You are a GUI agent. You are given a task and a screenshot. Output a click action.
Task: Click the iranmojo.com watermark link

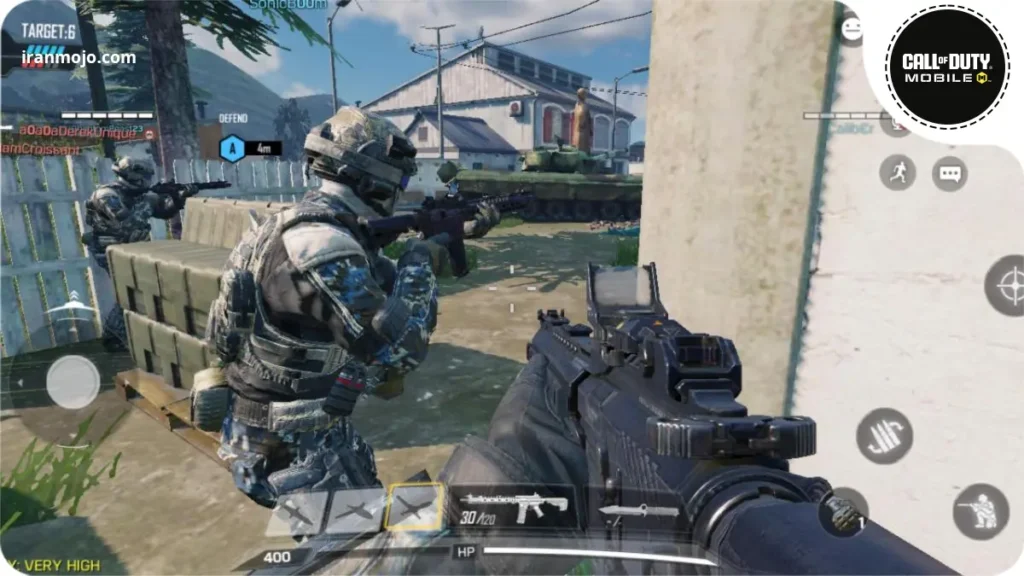[x=78, y=57]
